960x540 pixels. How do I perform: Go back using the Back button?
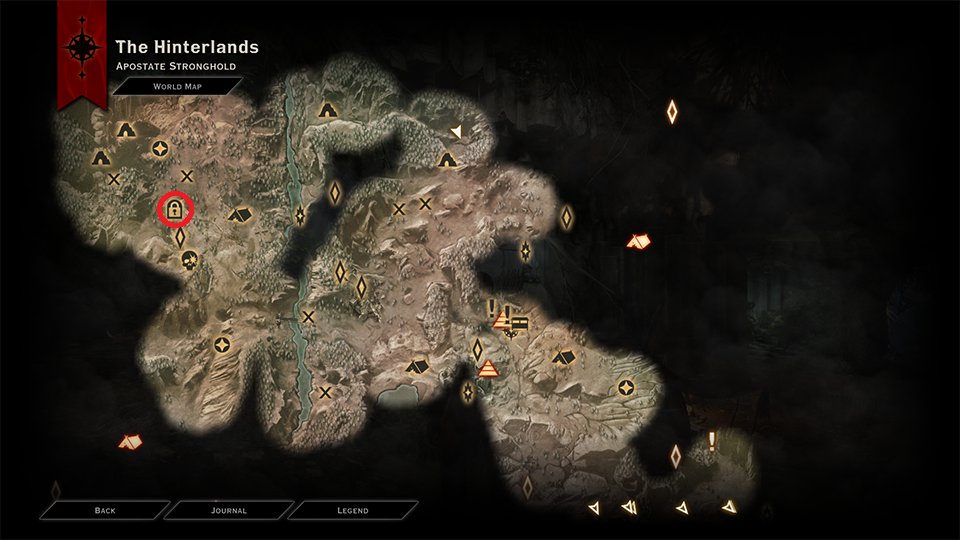105,510
